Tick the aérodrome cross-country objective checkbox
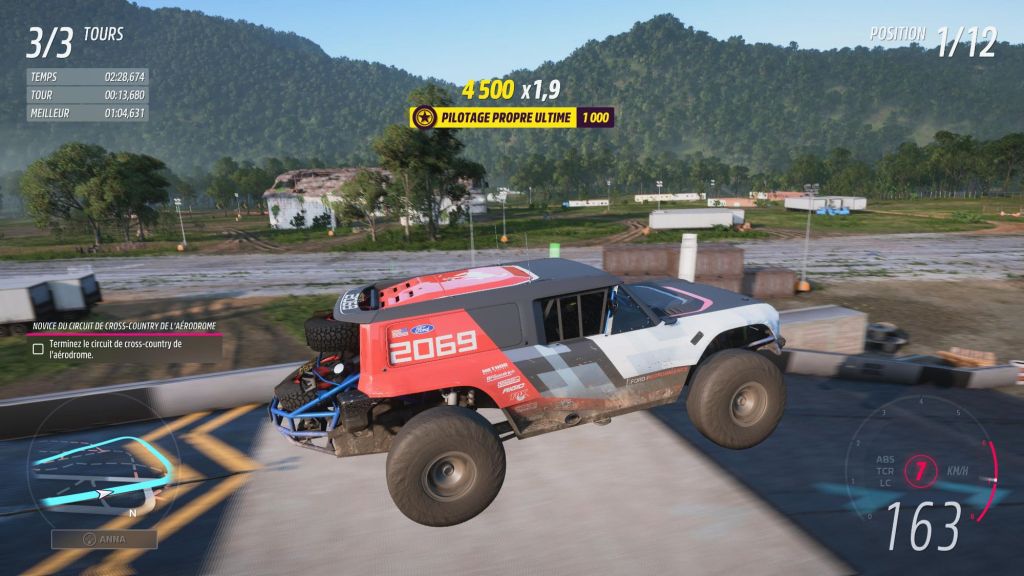Image resolution: width=1024 pixels, height=576 pixels. pyautogui.click(x=38, y=349)
